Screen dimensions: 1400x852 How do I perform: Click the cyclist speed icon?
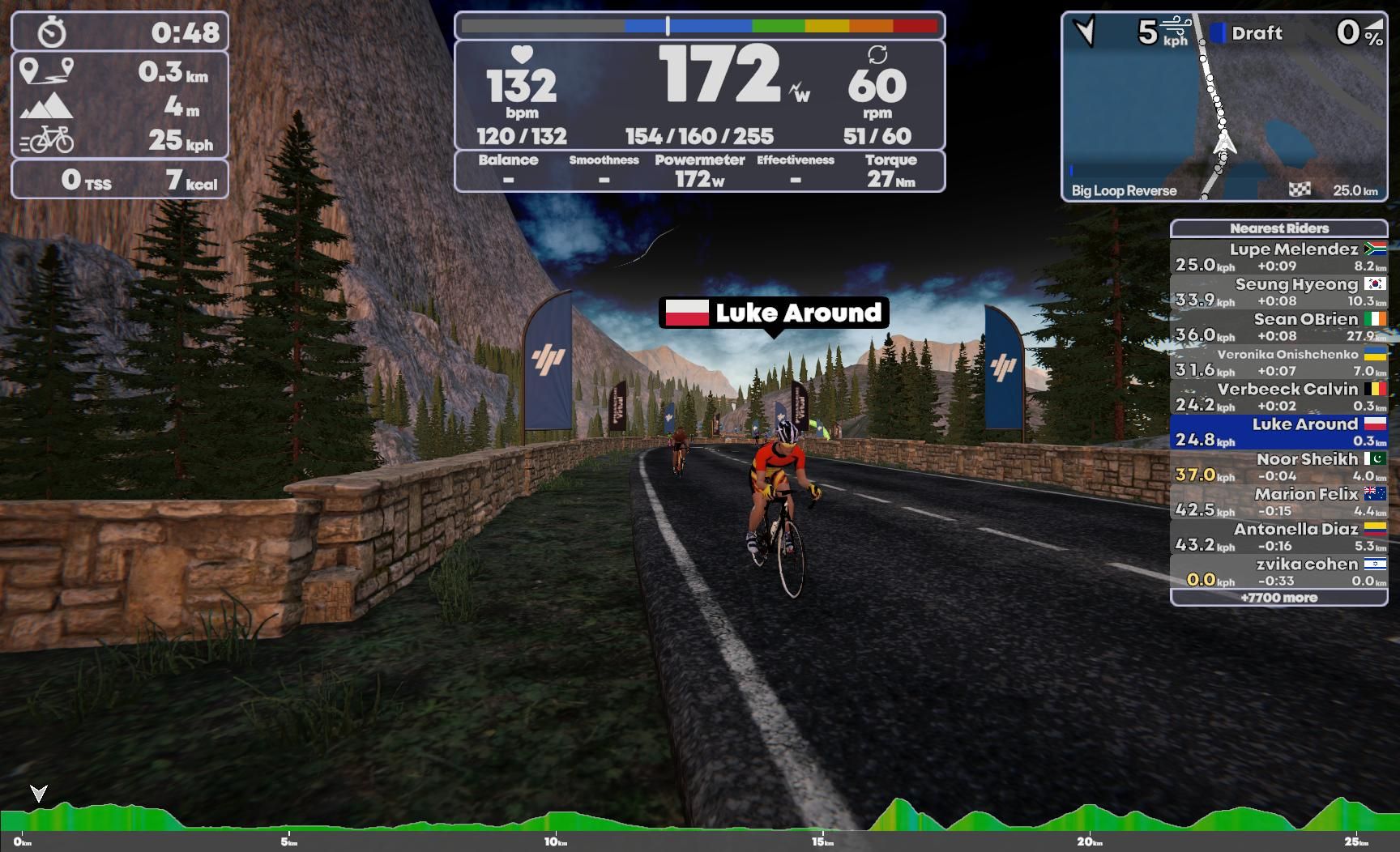click(49, 139)
